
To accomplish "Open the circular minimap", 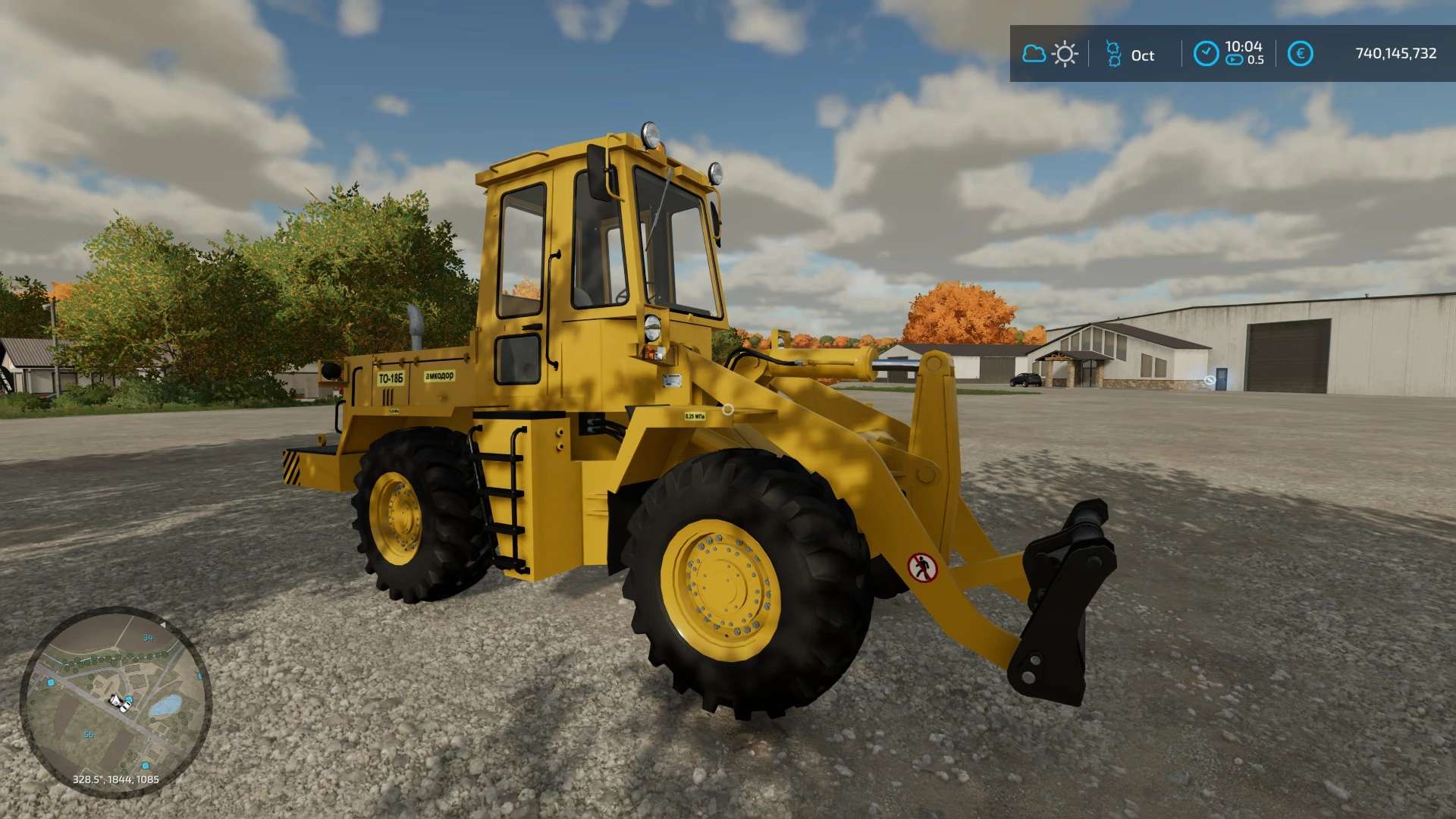I will pyautogui.click(x=115, y=701).
